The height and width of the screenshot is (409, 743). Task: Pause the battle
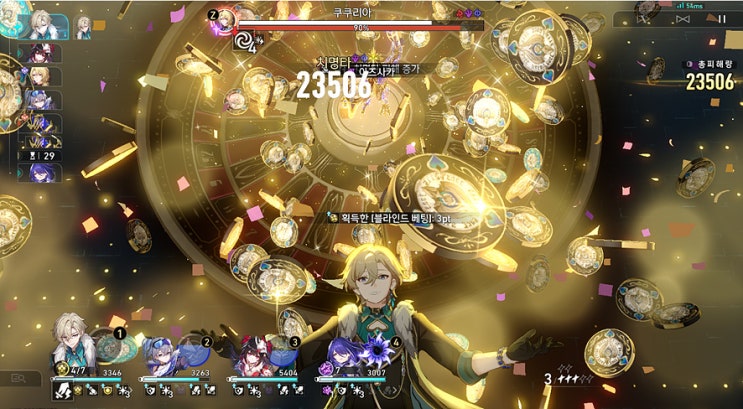721,19
